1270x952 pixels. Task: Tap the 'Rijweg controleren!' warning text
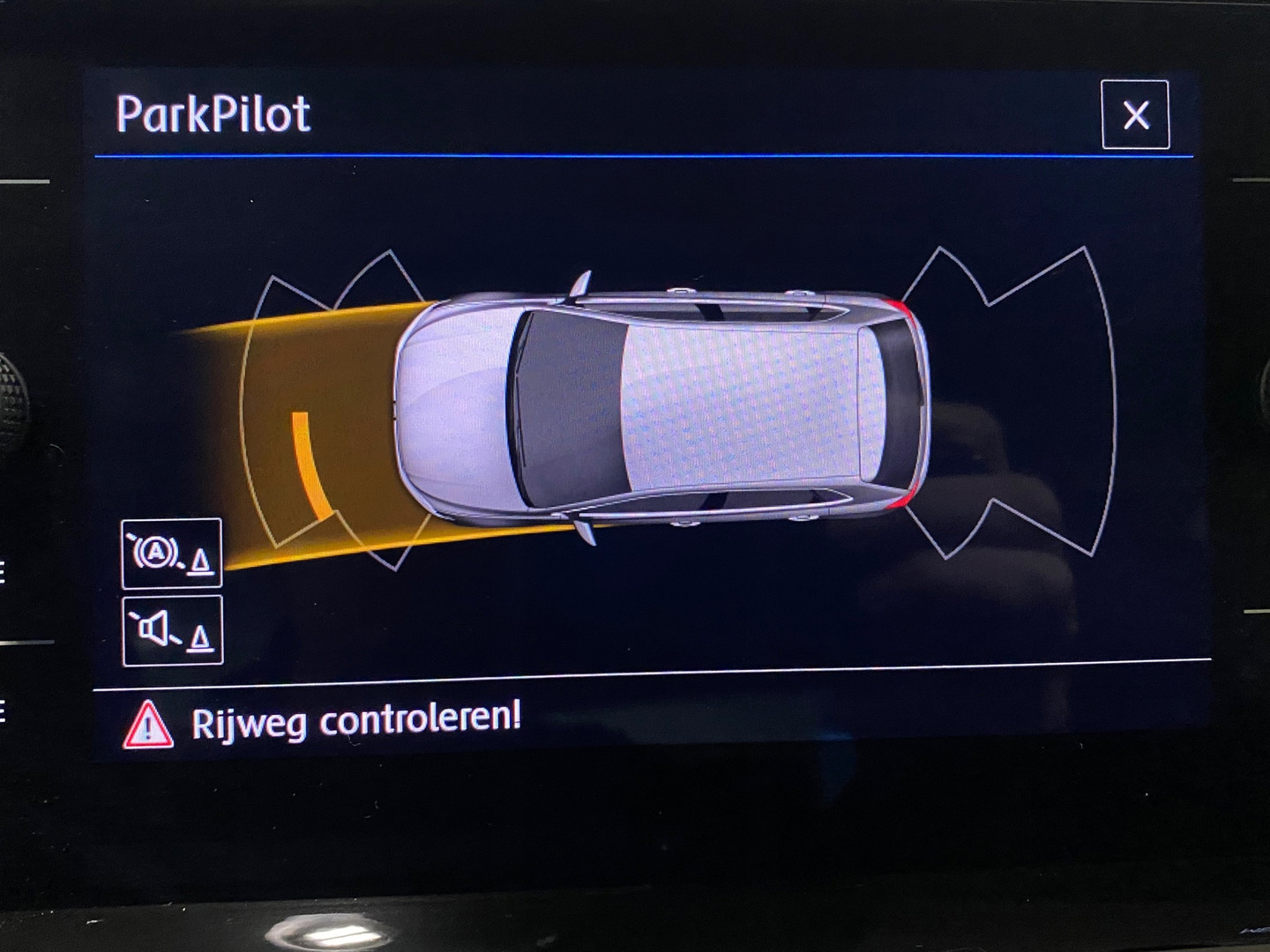click(353, 721)
